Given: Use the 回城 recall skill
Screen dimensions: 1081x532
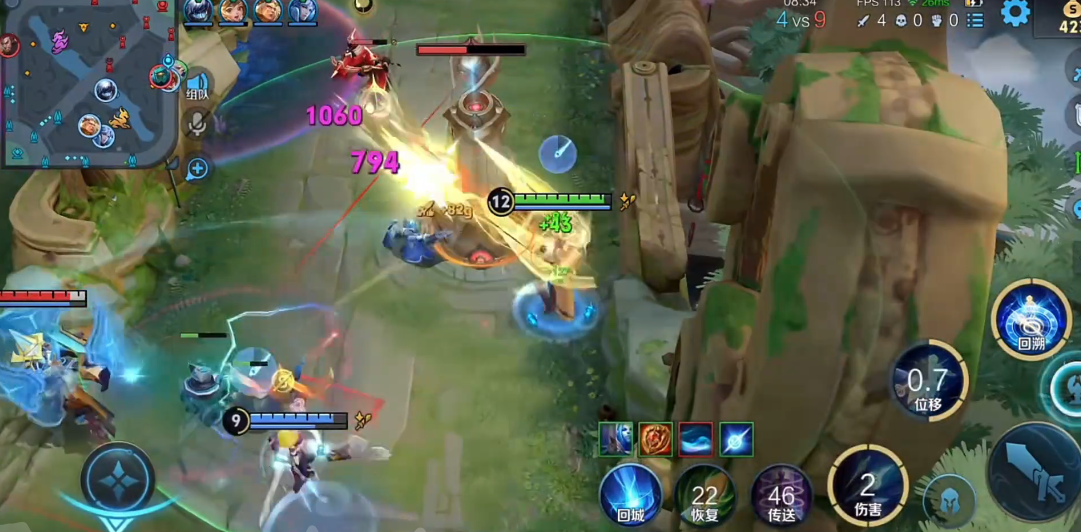Looking at the screenshot, I should 630,494.
